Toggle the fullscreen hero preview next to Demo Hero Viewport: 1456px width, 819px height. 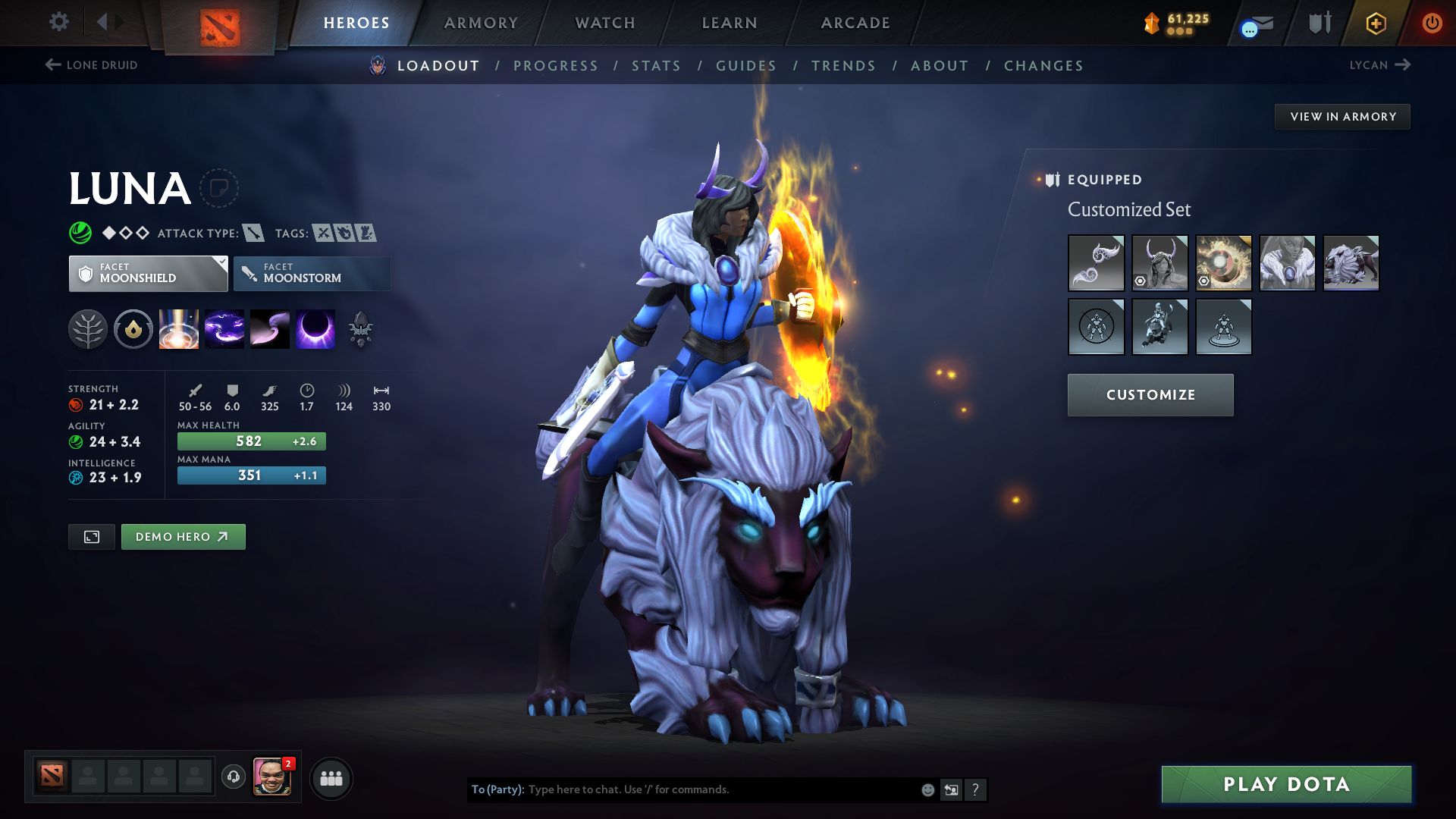[x=91, y=536]
